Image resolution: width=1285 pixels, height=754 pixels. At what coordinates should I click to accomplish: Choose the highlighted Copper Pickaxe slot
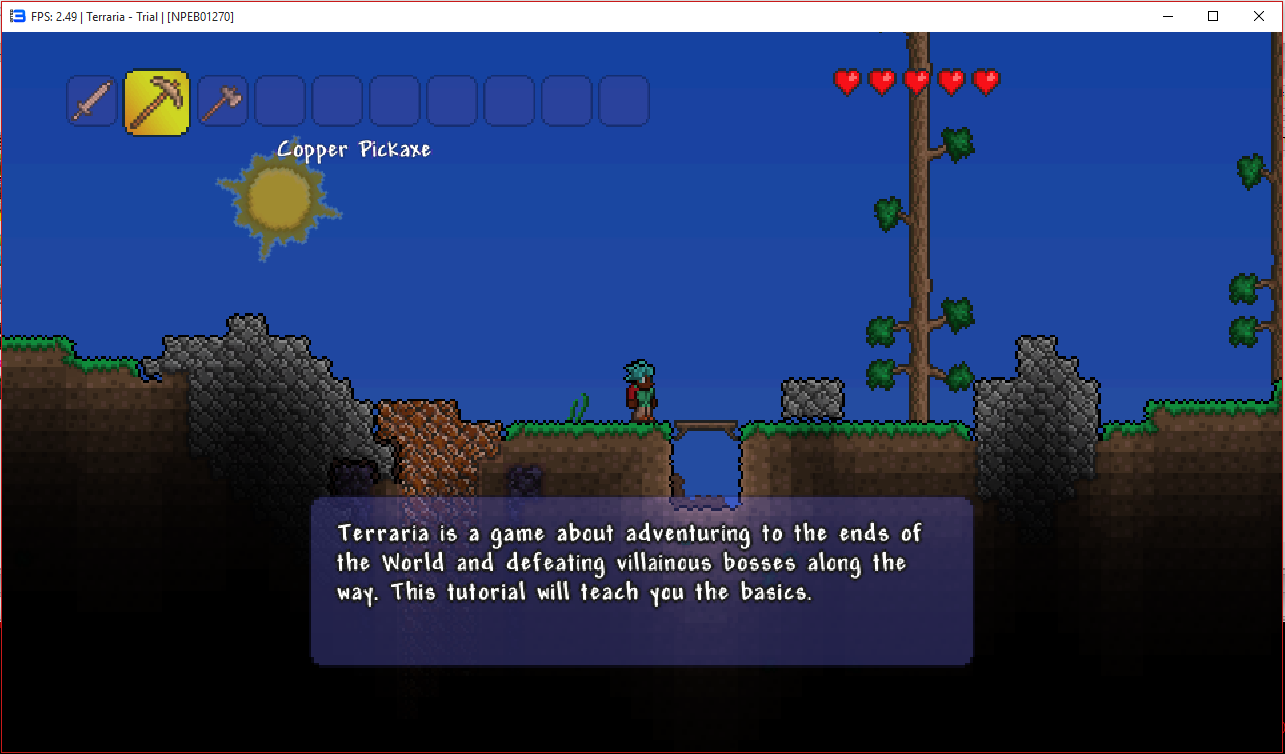[x=157, y=102]
